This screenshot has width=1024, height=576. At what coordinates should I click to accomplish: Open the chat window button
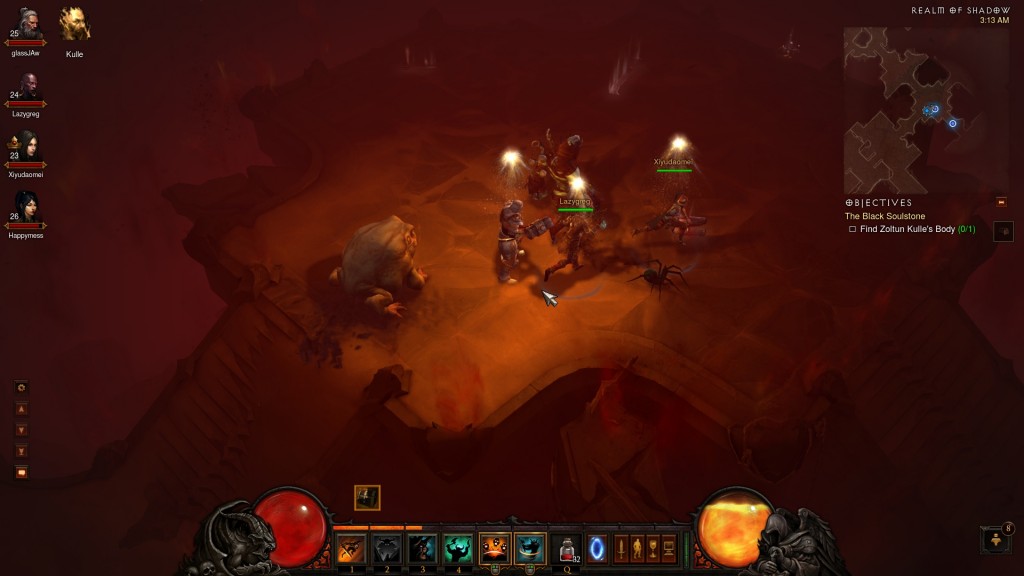click(22, 472)
